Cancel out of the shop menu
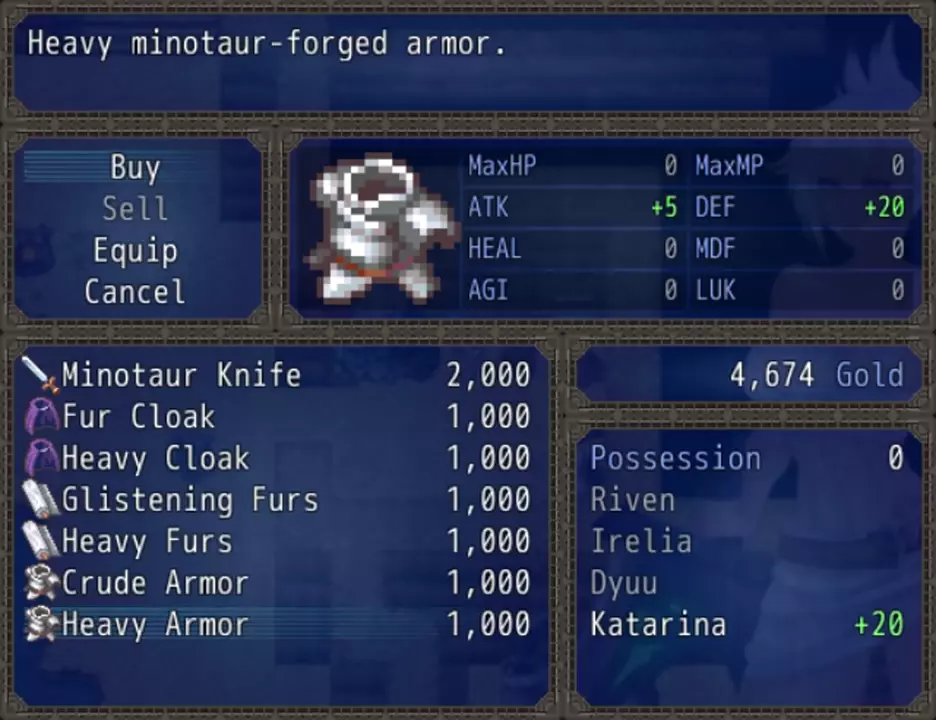Screen dimensions: 936x720 pyautogui.click(x=135, y=292)
